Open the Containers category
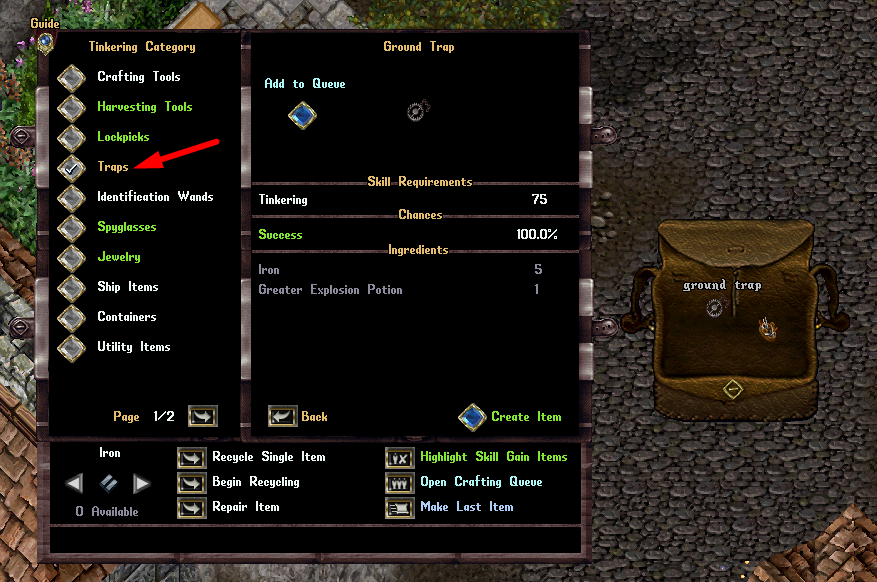 [71, 318]
